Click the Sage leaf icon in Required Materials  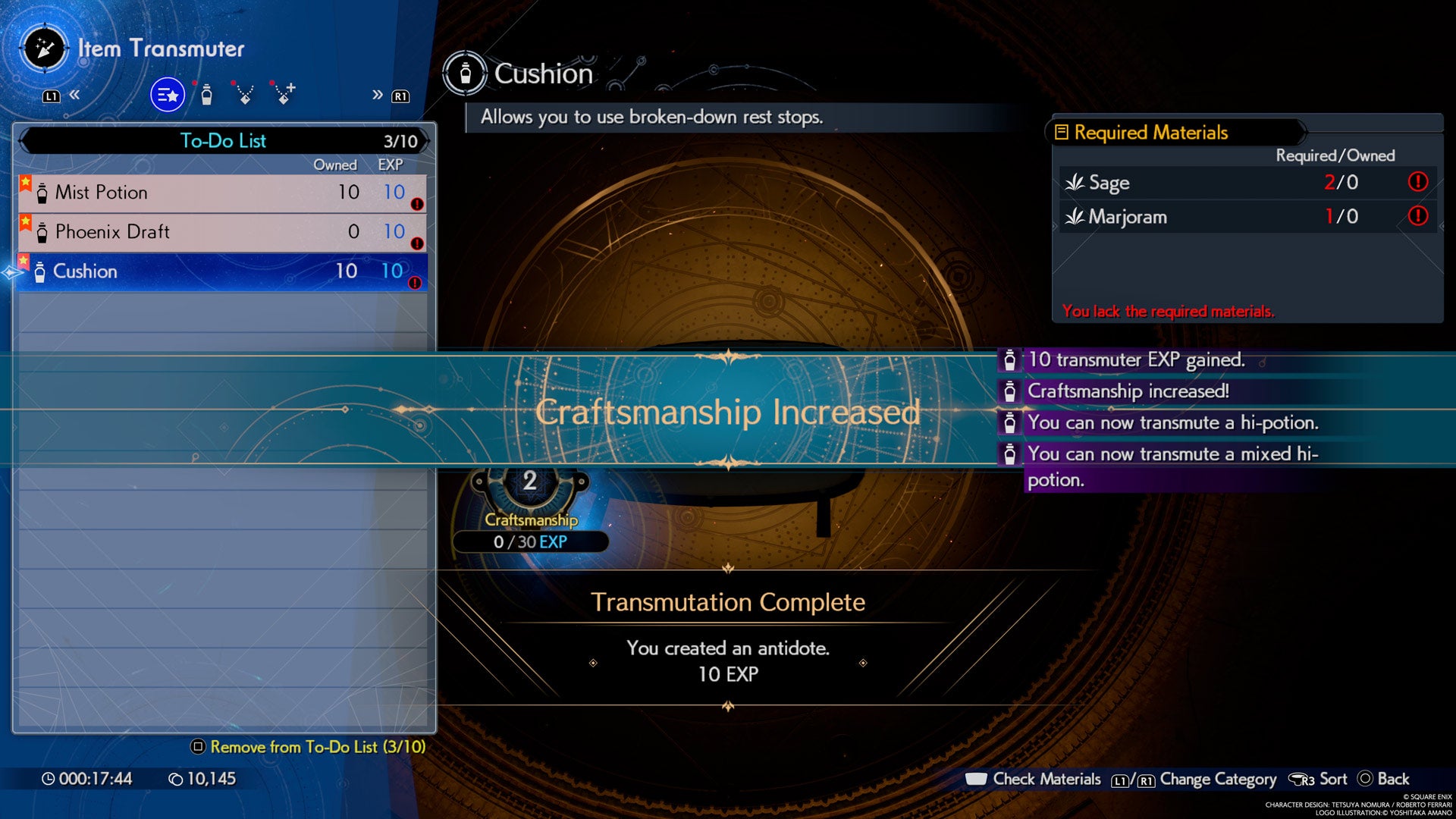1075,183
